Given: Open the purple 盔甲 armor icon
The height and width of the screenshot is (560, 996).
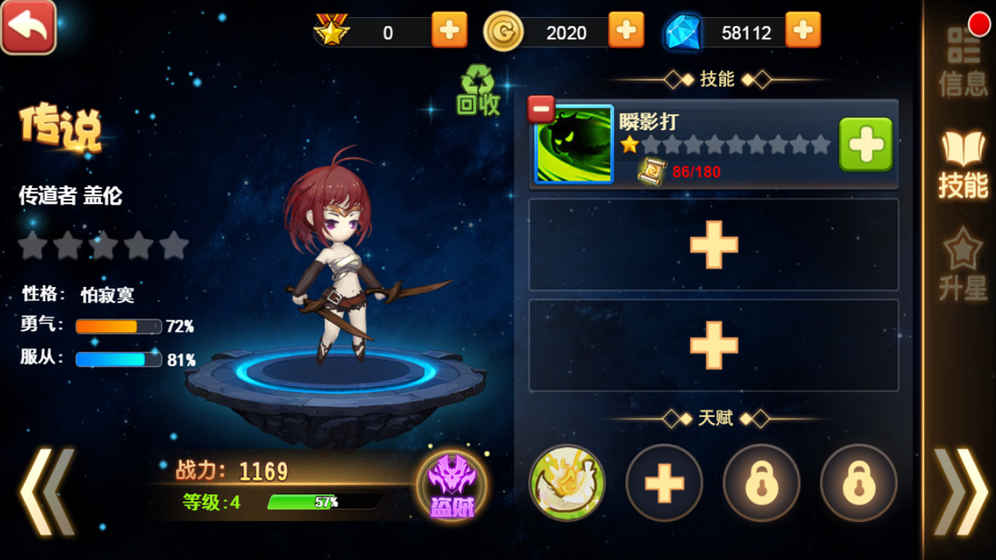Looking at the screenshot, I should point(451,486).
